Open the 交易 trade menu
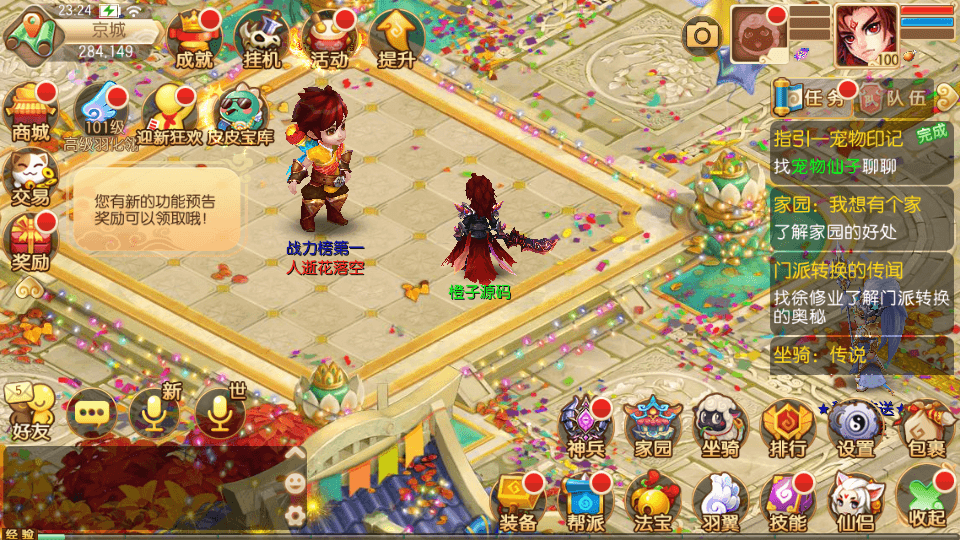This screenshot has width=960, height=540. pyautogui.click(x=30, y=177)
